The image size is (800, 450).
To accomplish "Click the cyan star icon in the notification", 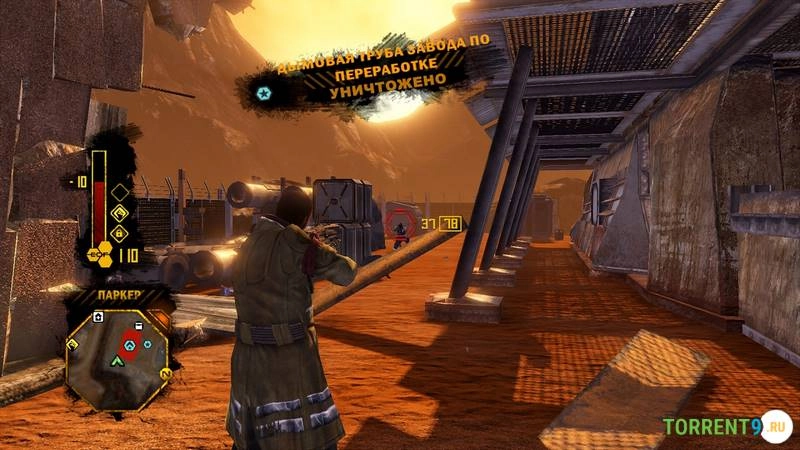I will [x=263, y=92].
